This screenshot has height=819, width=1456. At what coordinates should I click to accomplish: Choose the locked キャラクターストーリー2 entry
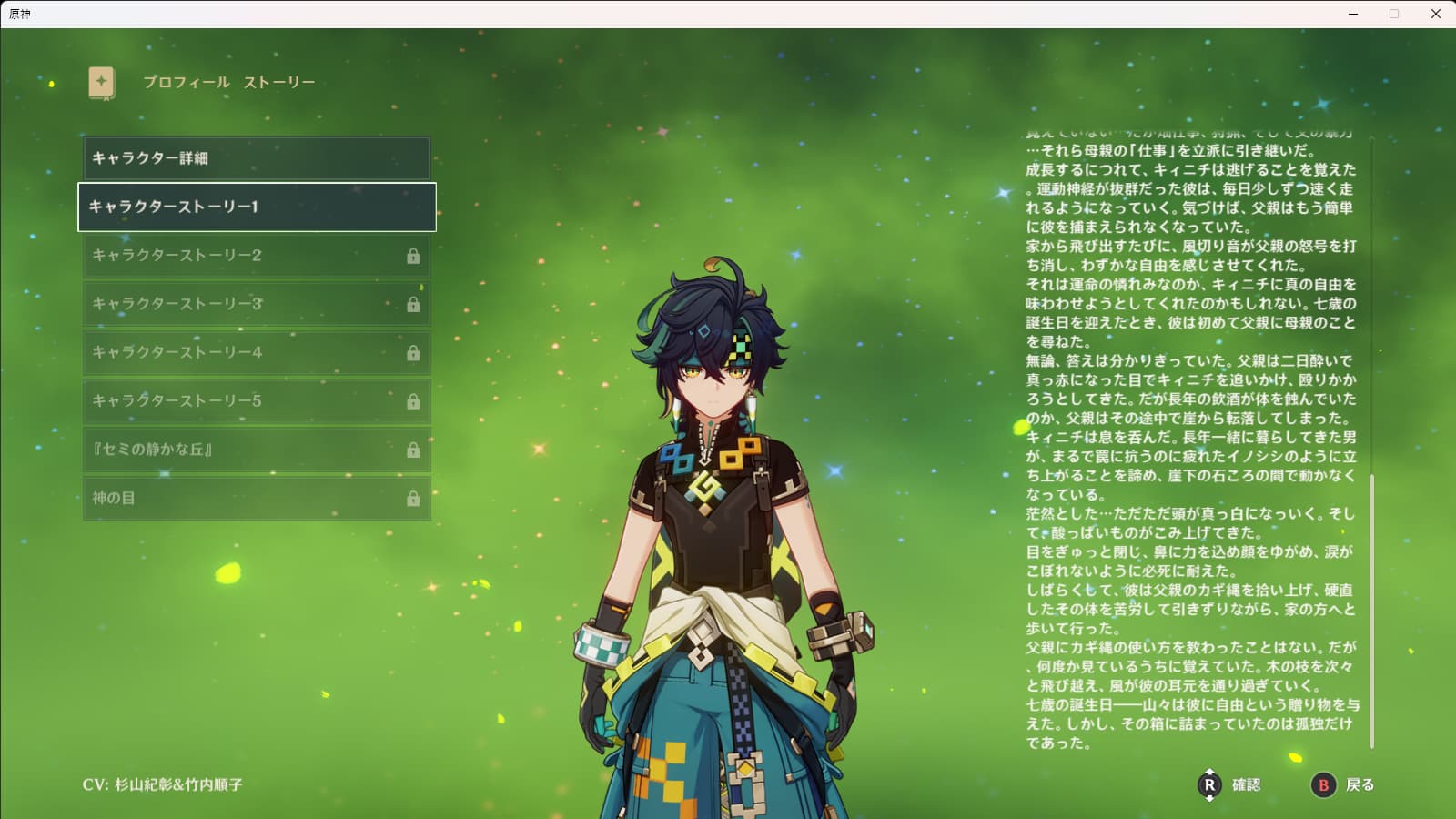pos(256,256)
